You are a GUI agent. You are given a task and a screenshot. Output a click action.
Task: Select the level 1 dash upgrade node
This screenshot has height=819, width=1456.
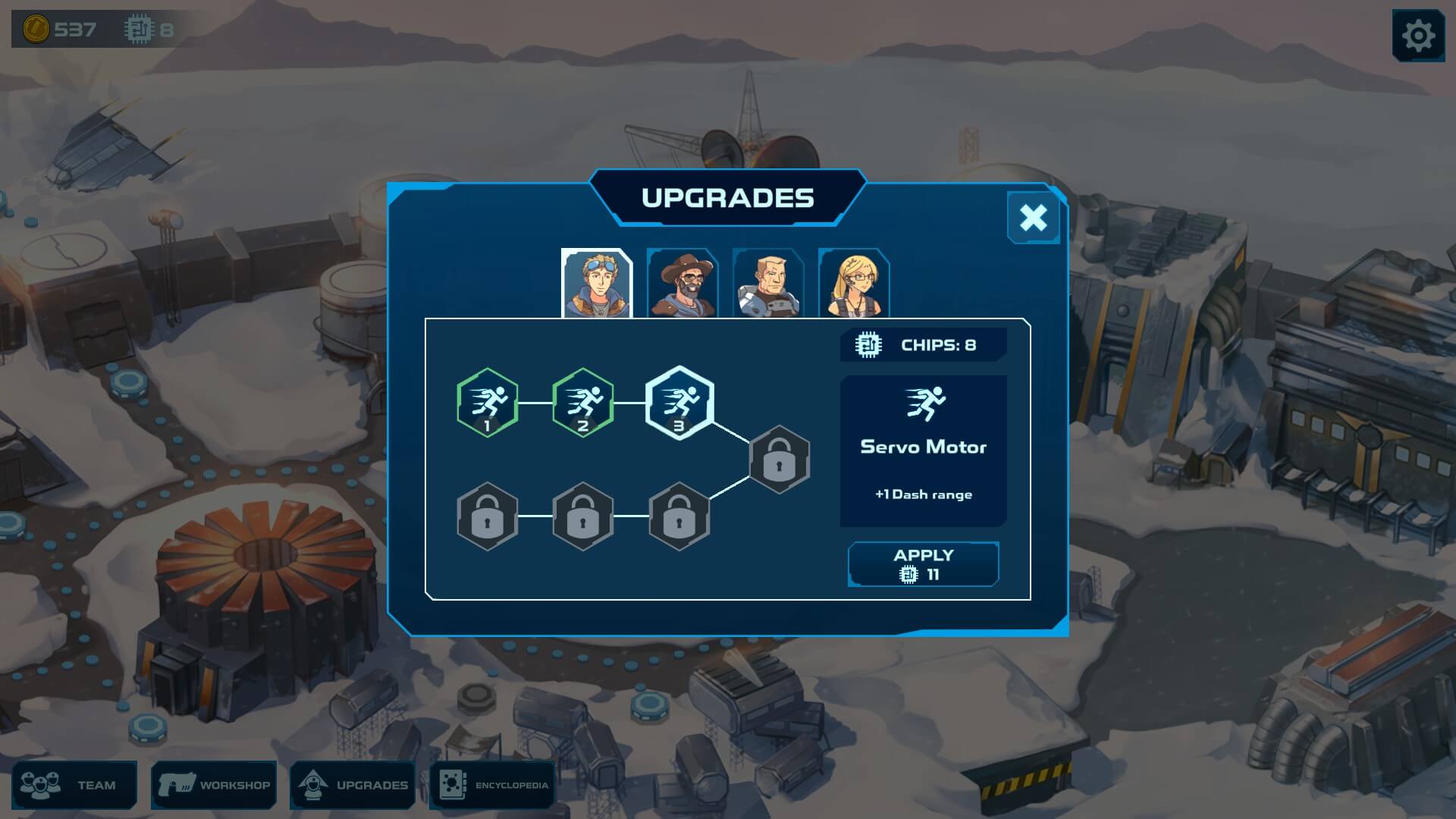488,403
